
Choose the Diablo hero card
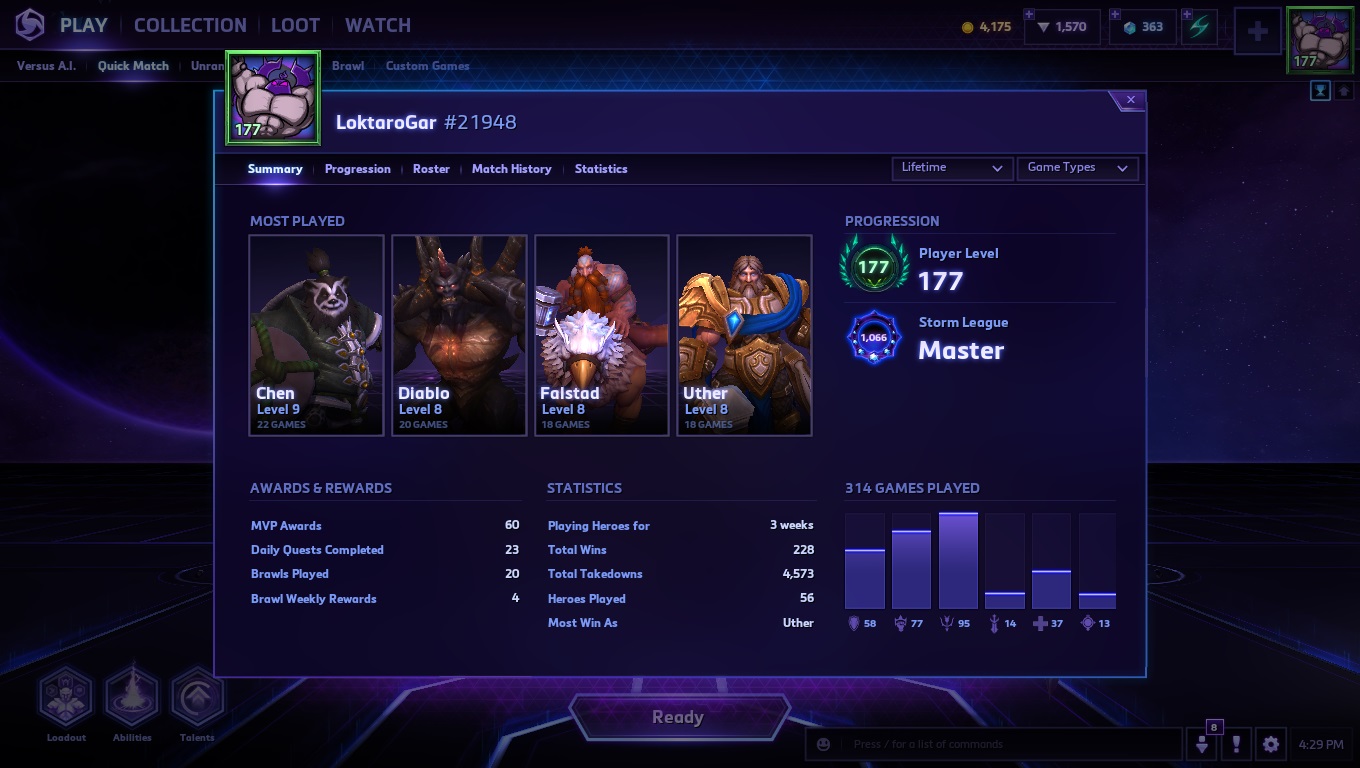459,335
